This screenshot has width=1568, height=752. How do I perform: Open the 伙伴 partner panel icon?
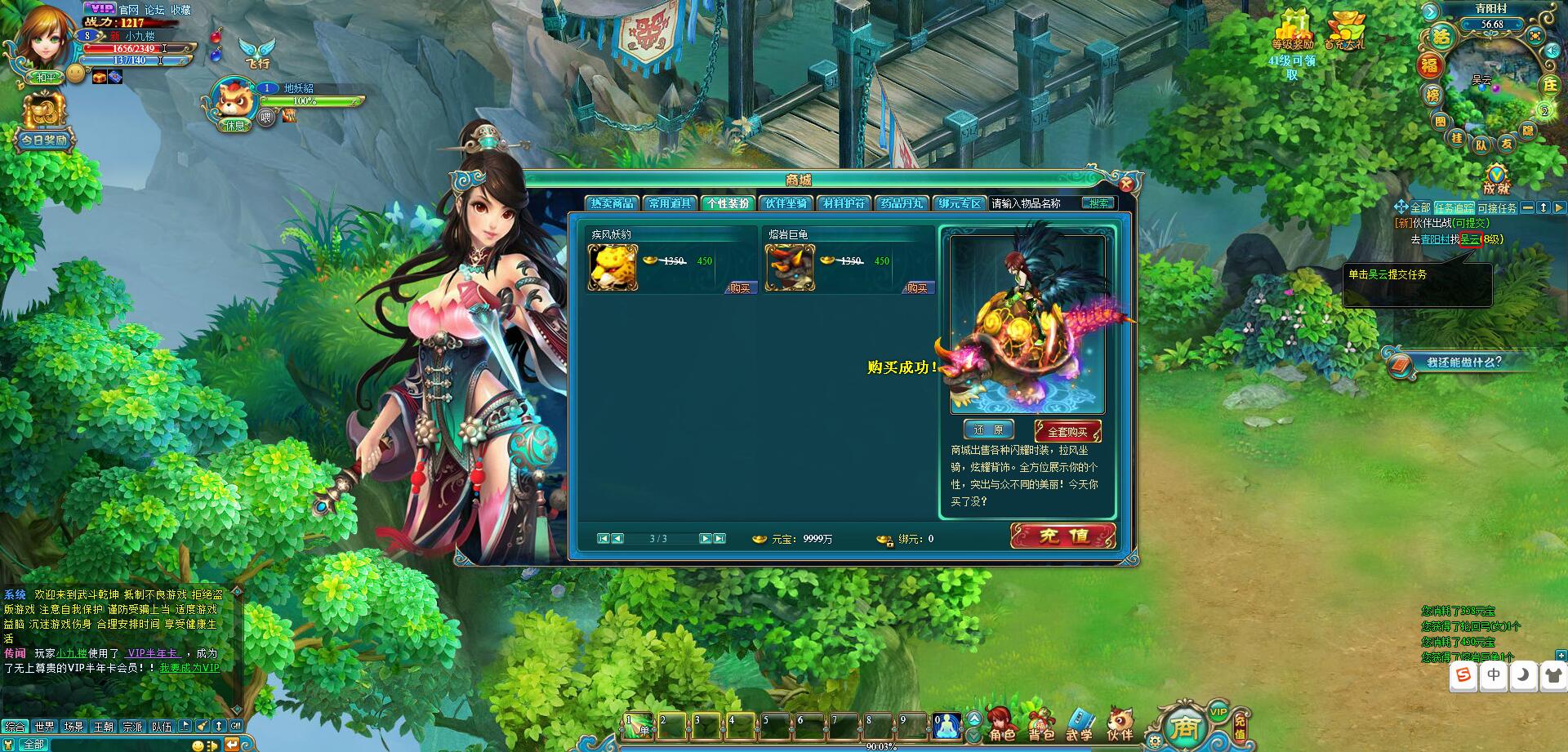tap(1120, 717)
